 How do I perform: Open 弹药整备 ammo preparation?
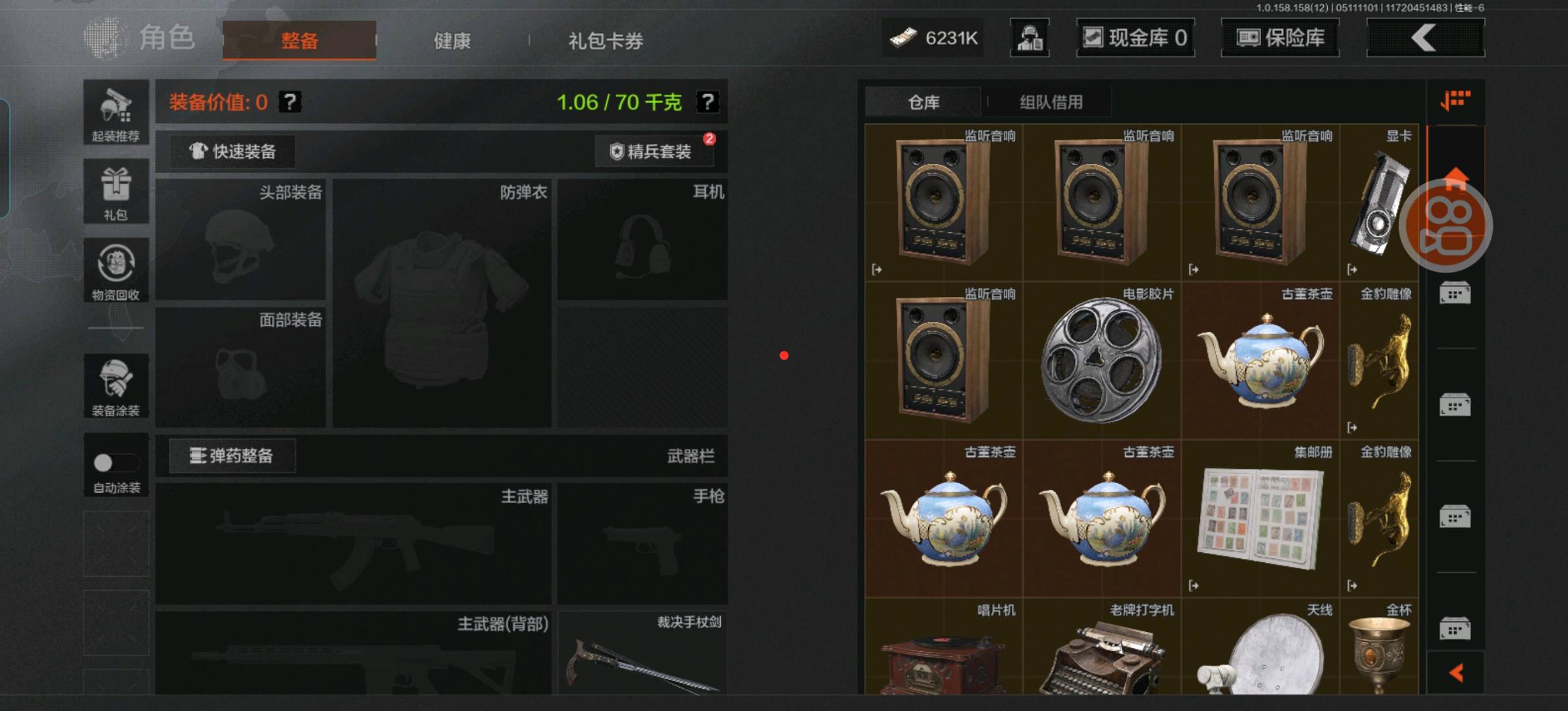(232, 456)
